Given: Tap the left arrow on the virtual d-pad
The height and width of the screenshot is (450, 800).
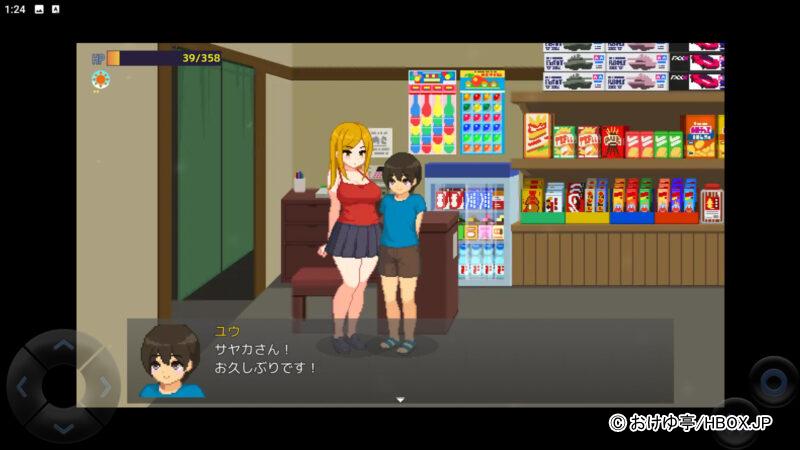Looking at the screenshot, I should (22, 387).
